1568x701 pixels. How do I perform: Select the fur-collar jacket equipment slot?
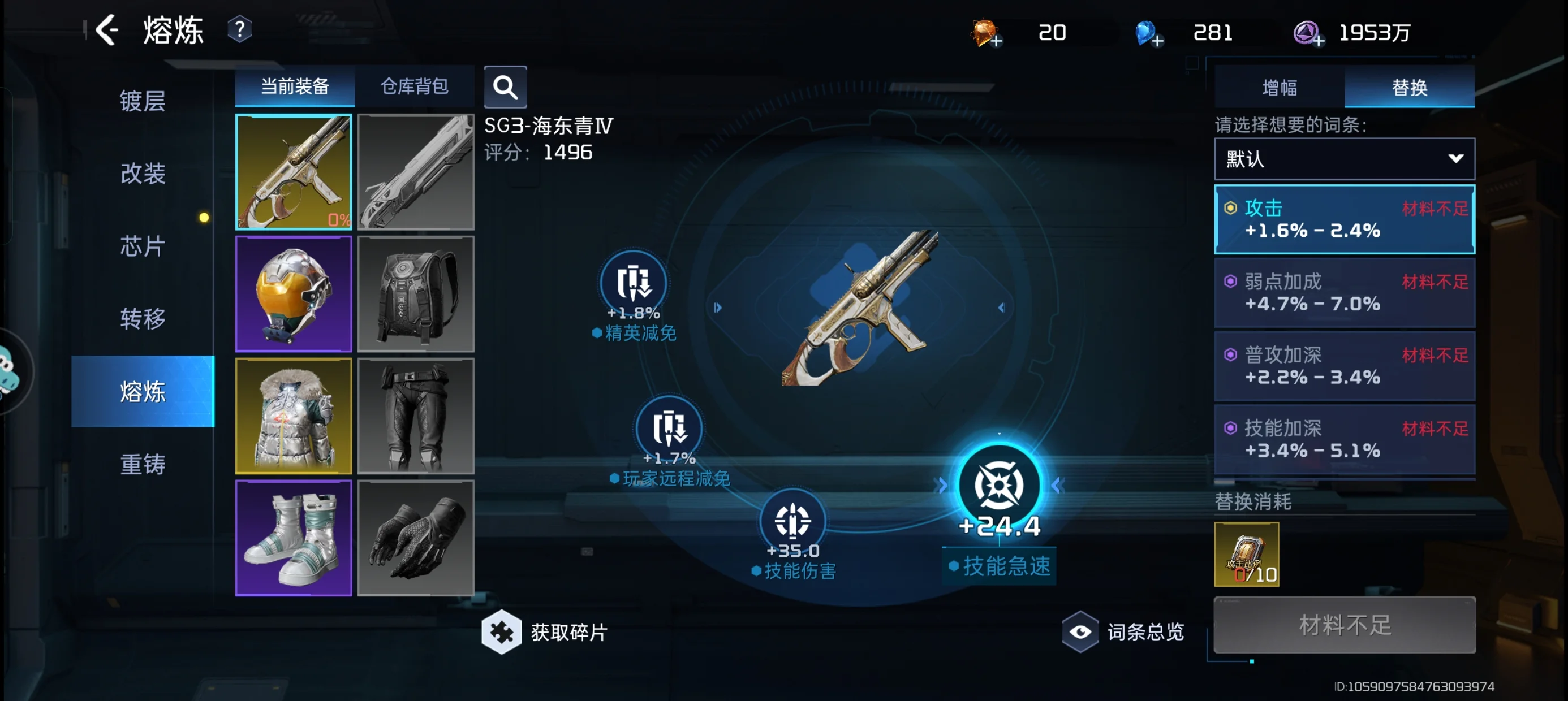294,416
